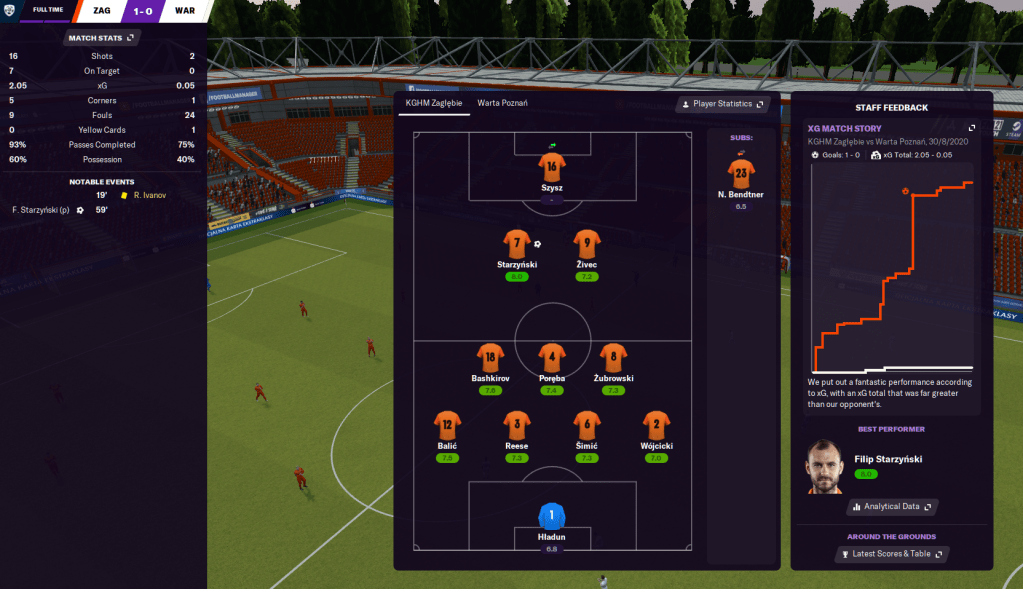Image resolution: width=1023 pixels, height=589 pixels.
Task: Click defender Reese number 3
Action: tap(517, 424)
